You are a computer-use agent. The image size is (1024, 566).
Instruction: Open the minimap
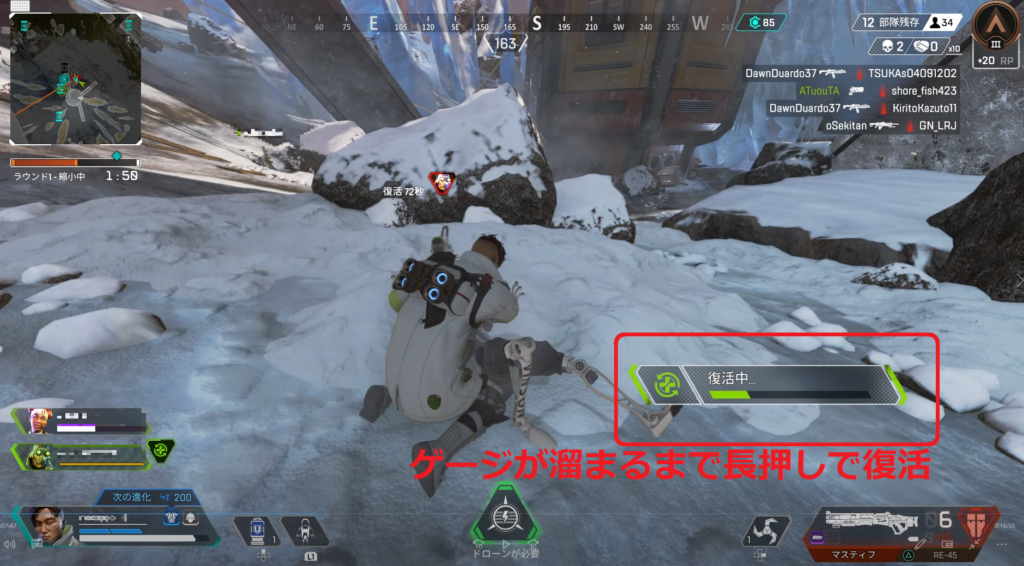point(74,78)
